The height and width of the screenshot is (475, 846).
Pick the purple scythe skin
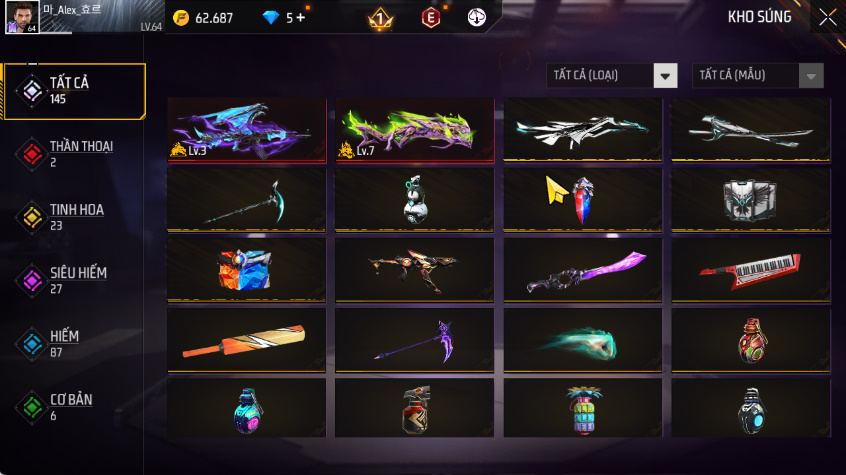[414, 340]
